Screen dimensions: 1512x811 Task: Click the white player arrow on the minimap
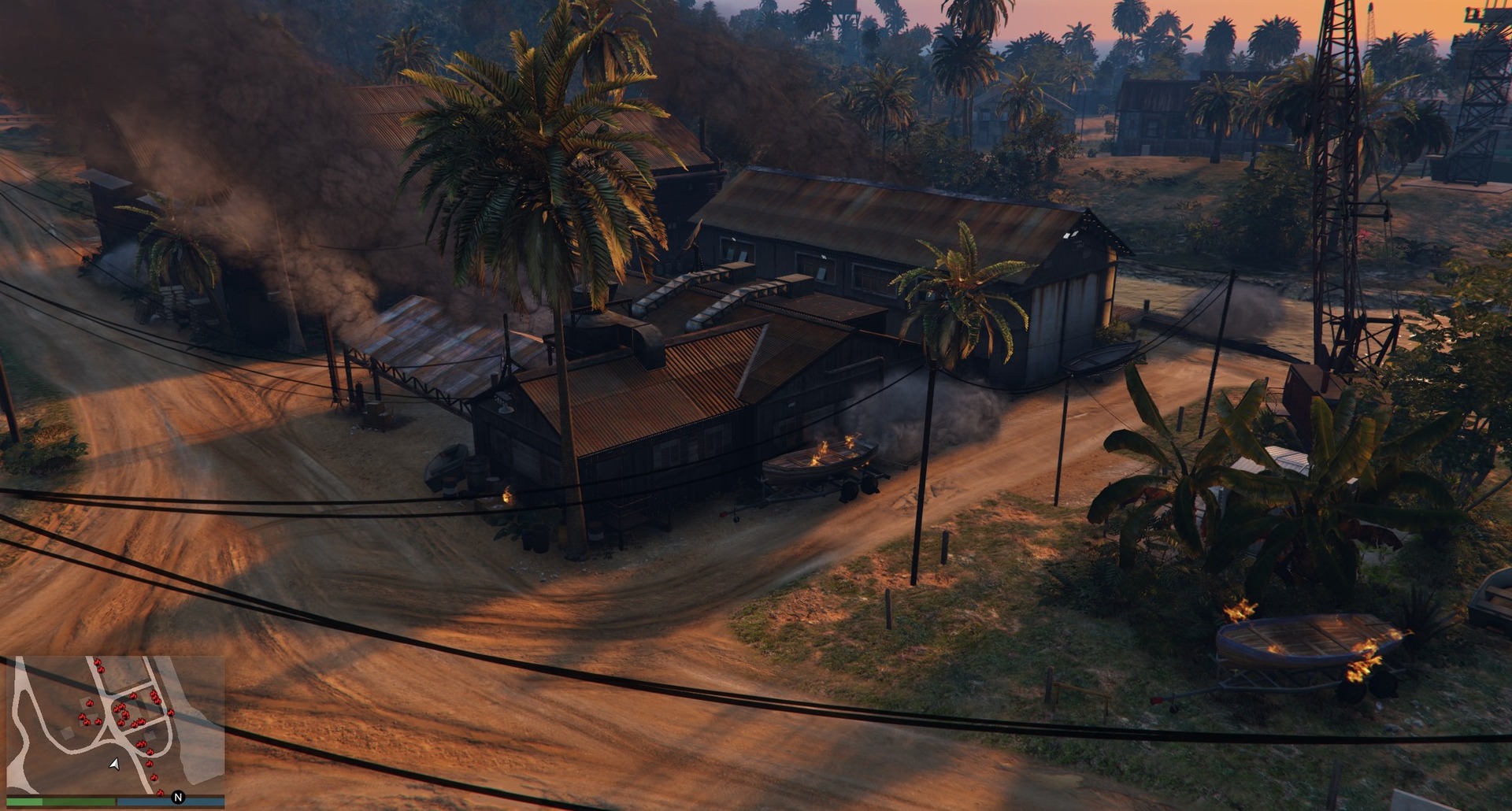point(115,764)
